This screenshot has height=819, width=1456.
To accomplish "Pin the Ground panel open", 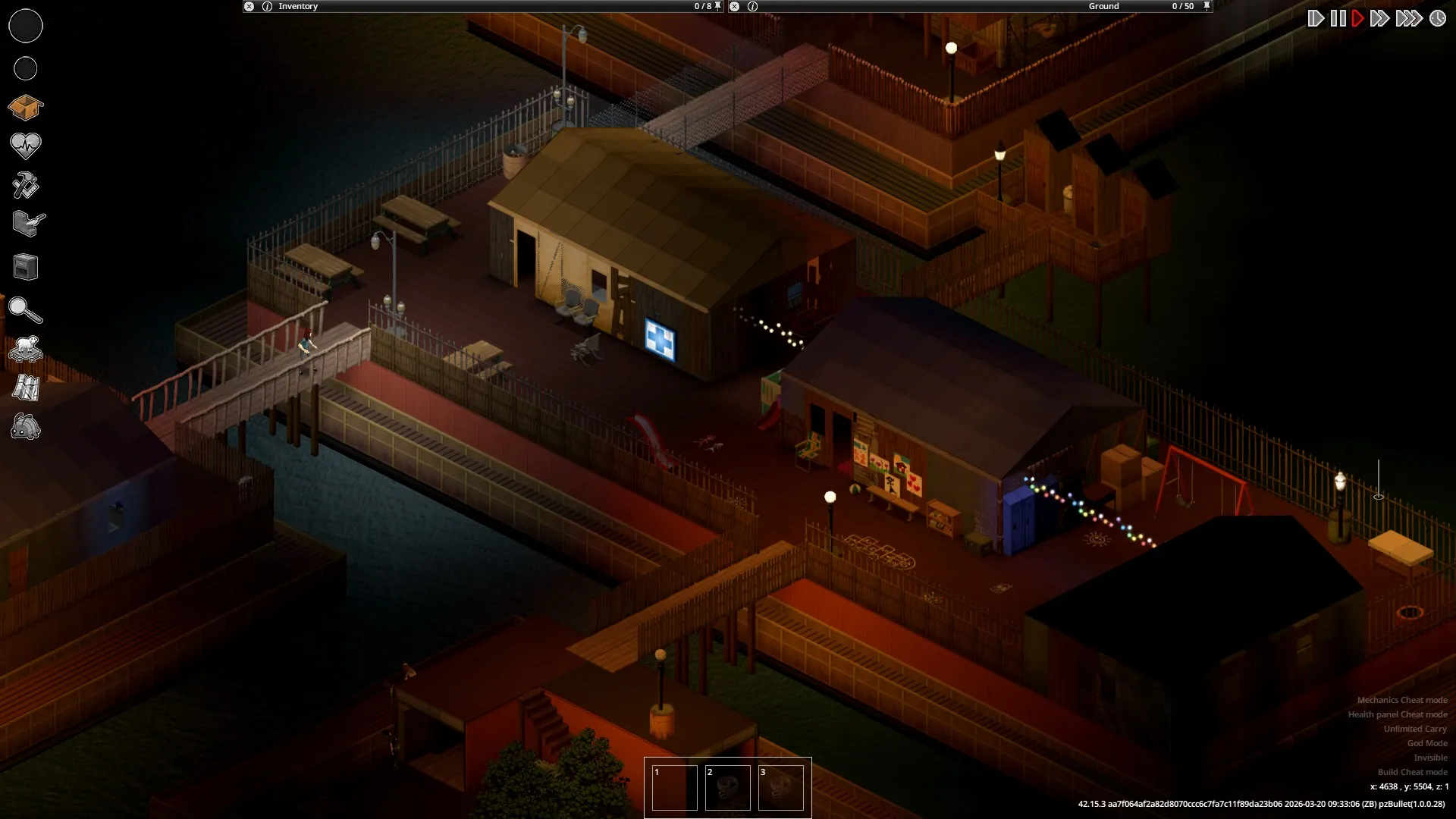I will (1207, 6).
